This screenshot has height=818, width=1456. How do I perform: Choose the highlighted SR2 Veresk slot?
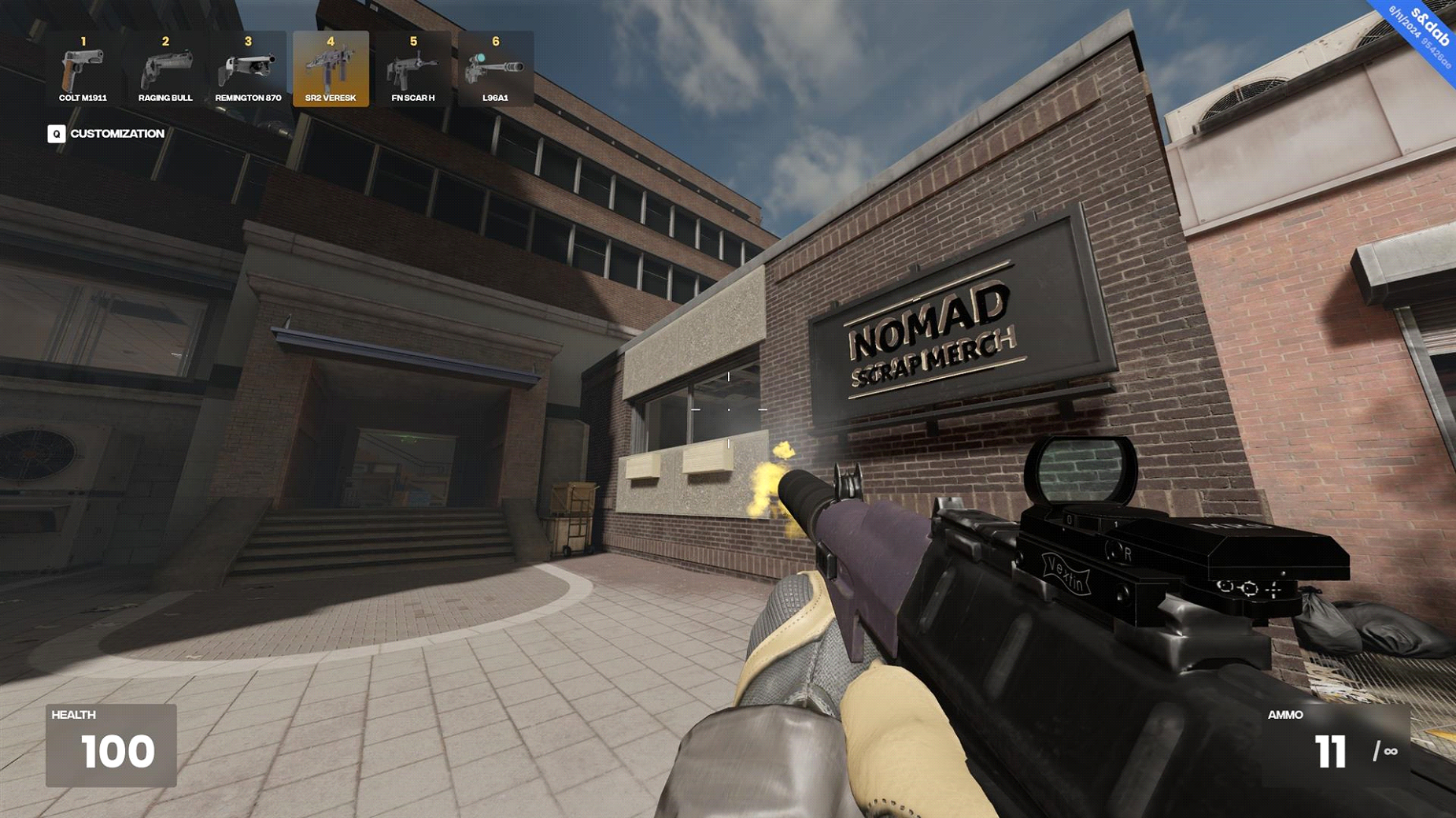click(x=331, y=69)
